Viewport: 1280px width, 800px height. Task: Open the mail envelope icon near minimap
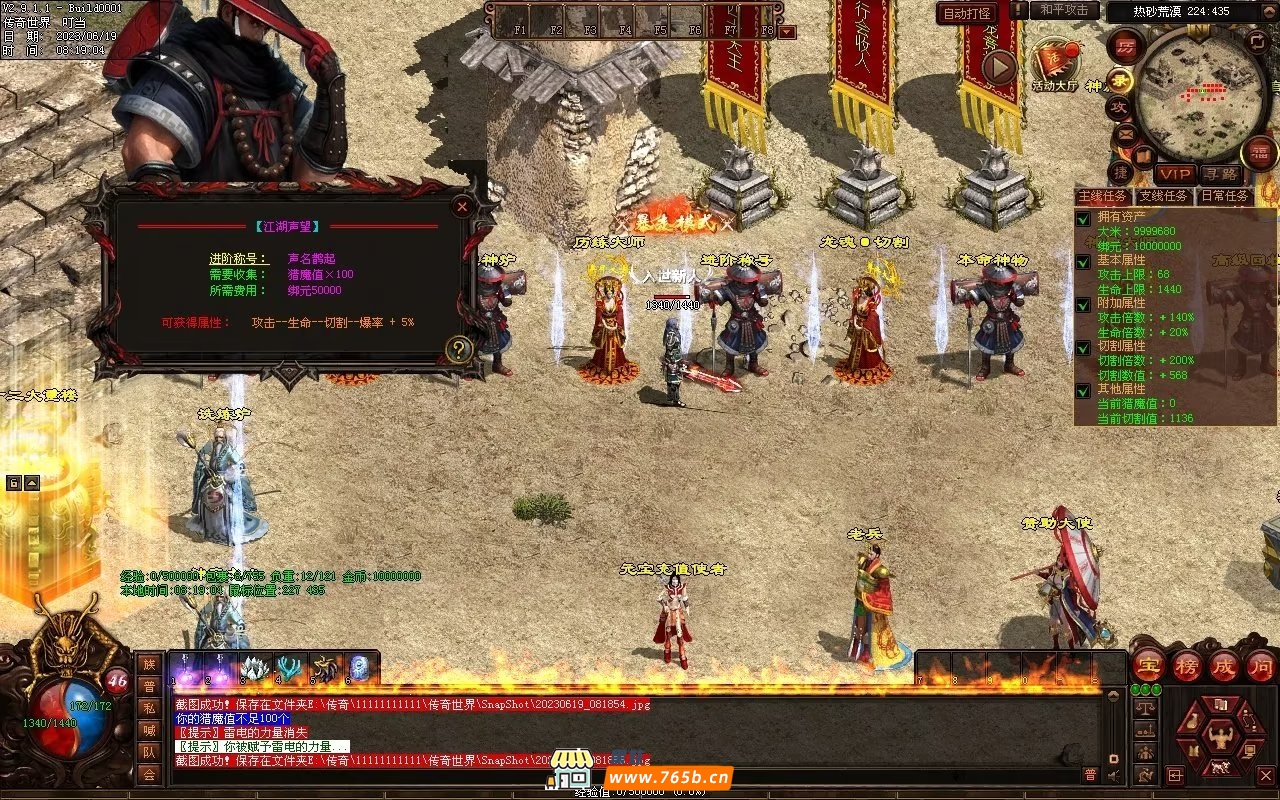1126,132
